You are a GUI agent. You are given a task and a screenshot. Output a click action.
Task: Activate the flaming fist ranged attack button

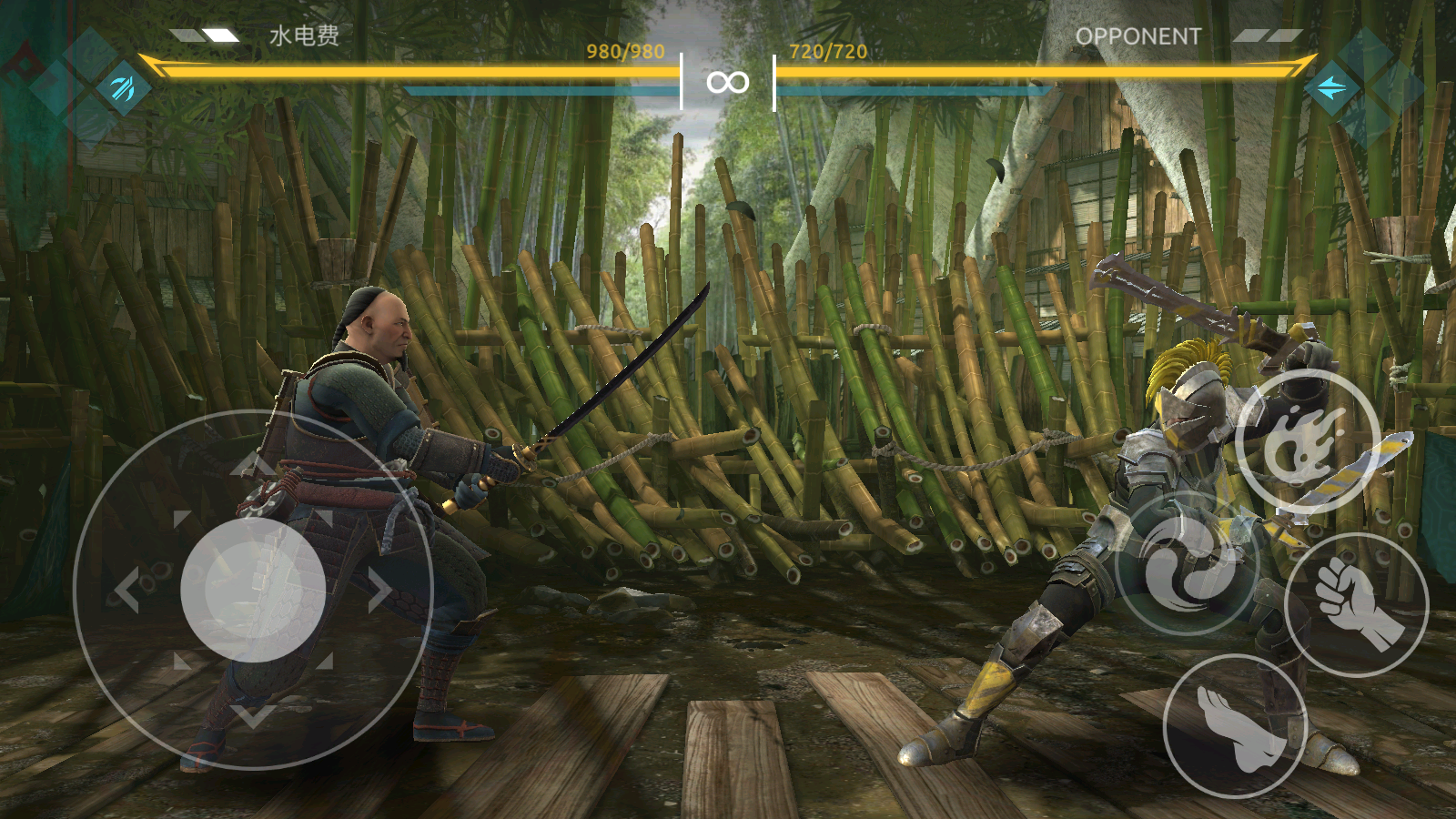1308,441
